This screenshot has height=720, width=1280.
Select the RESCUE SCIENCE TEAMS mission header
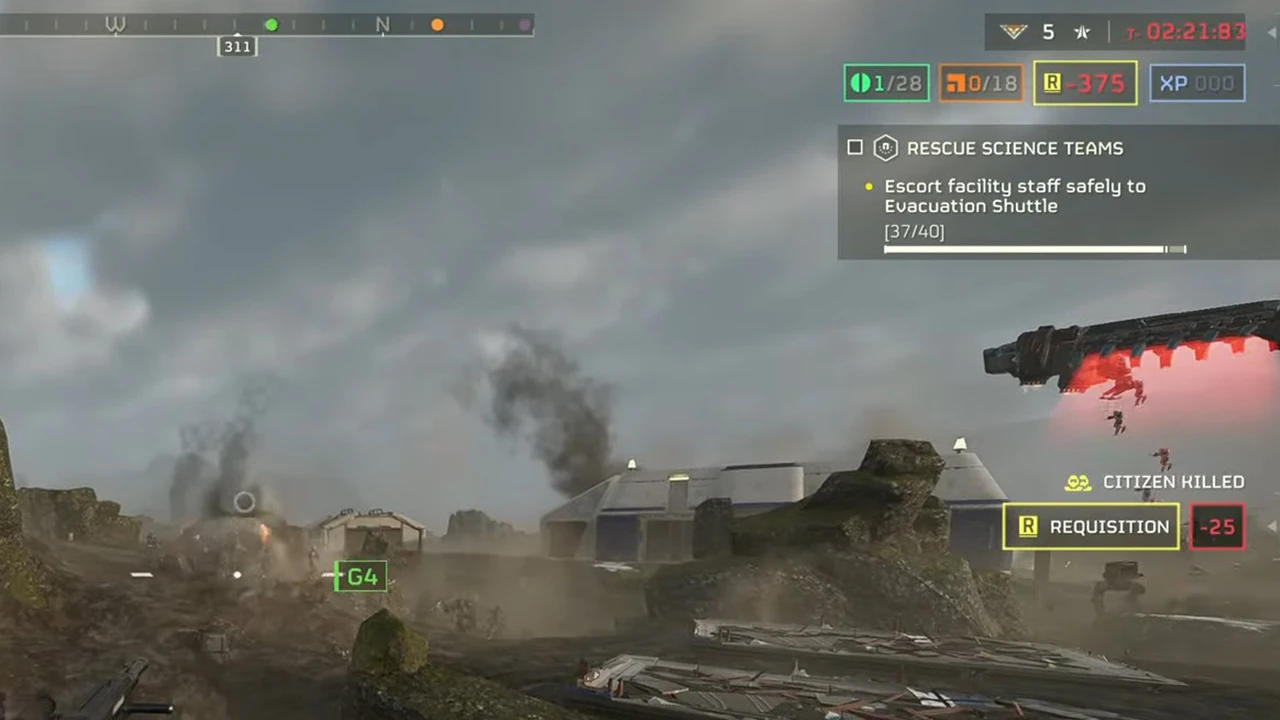pyautogui.click(x=1015, y=148)
